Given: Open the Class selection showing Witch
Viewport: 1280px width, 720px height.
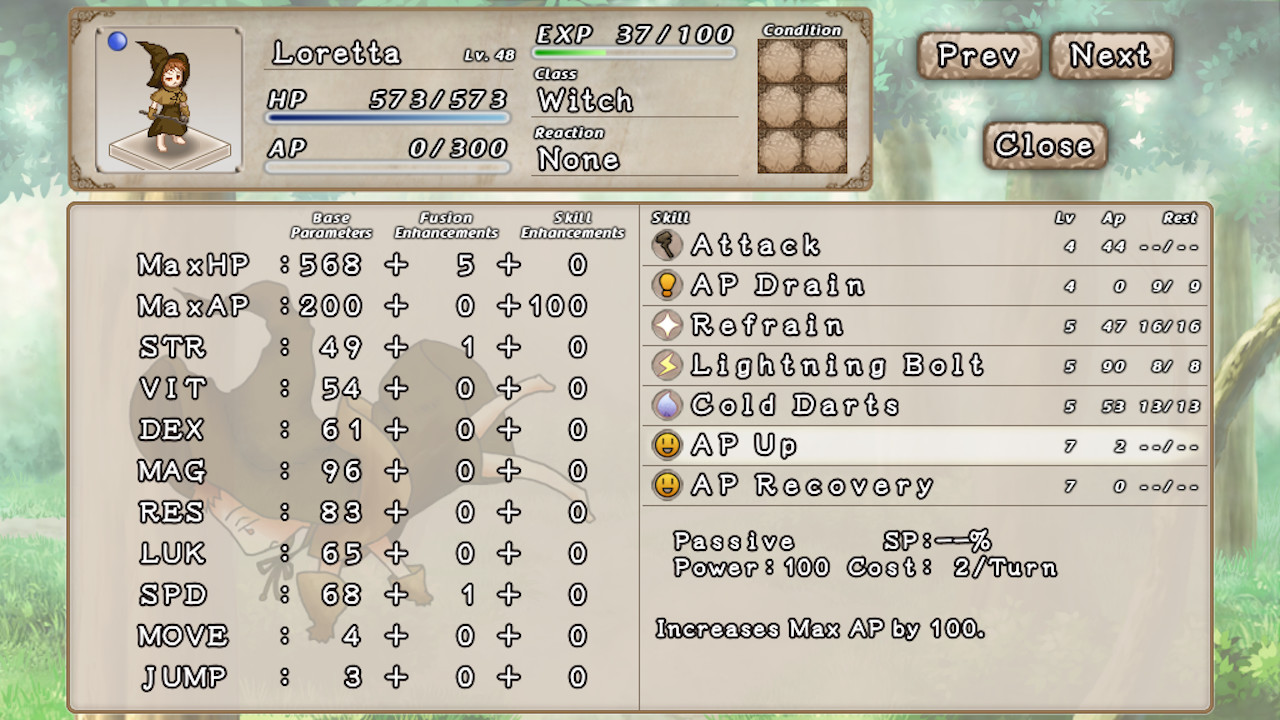Looking at the screenshot, I should pos(585,100).
